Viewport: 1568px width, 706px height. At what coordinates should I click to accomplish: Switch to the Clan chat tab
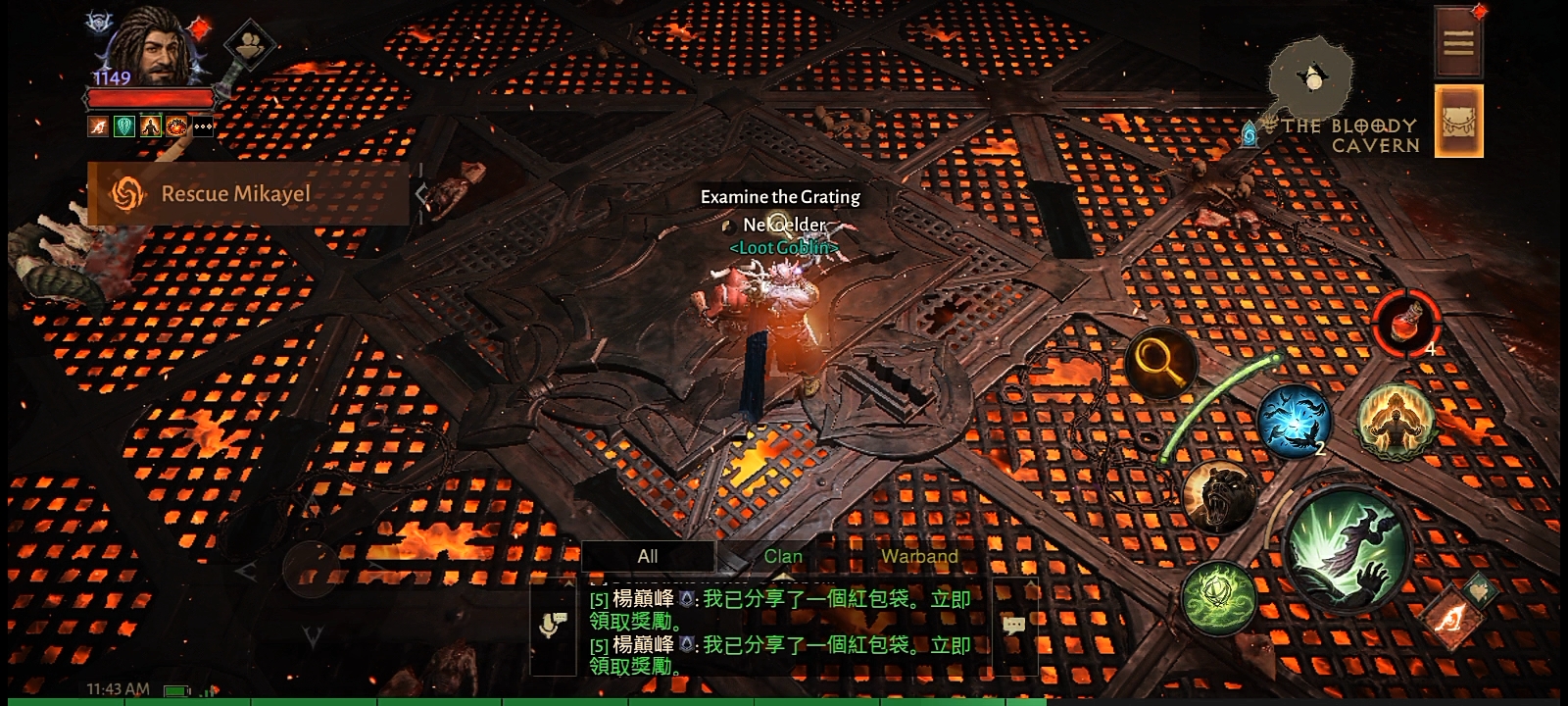click(x=783, y=556)
